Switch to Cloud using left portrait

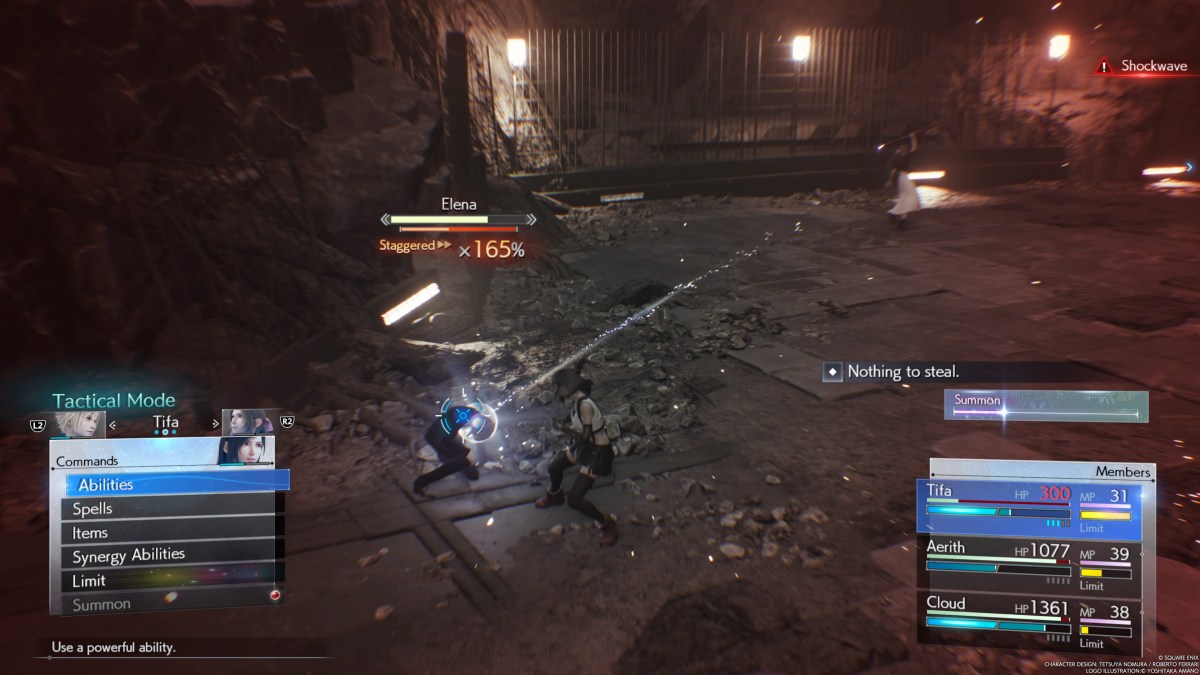78,423
